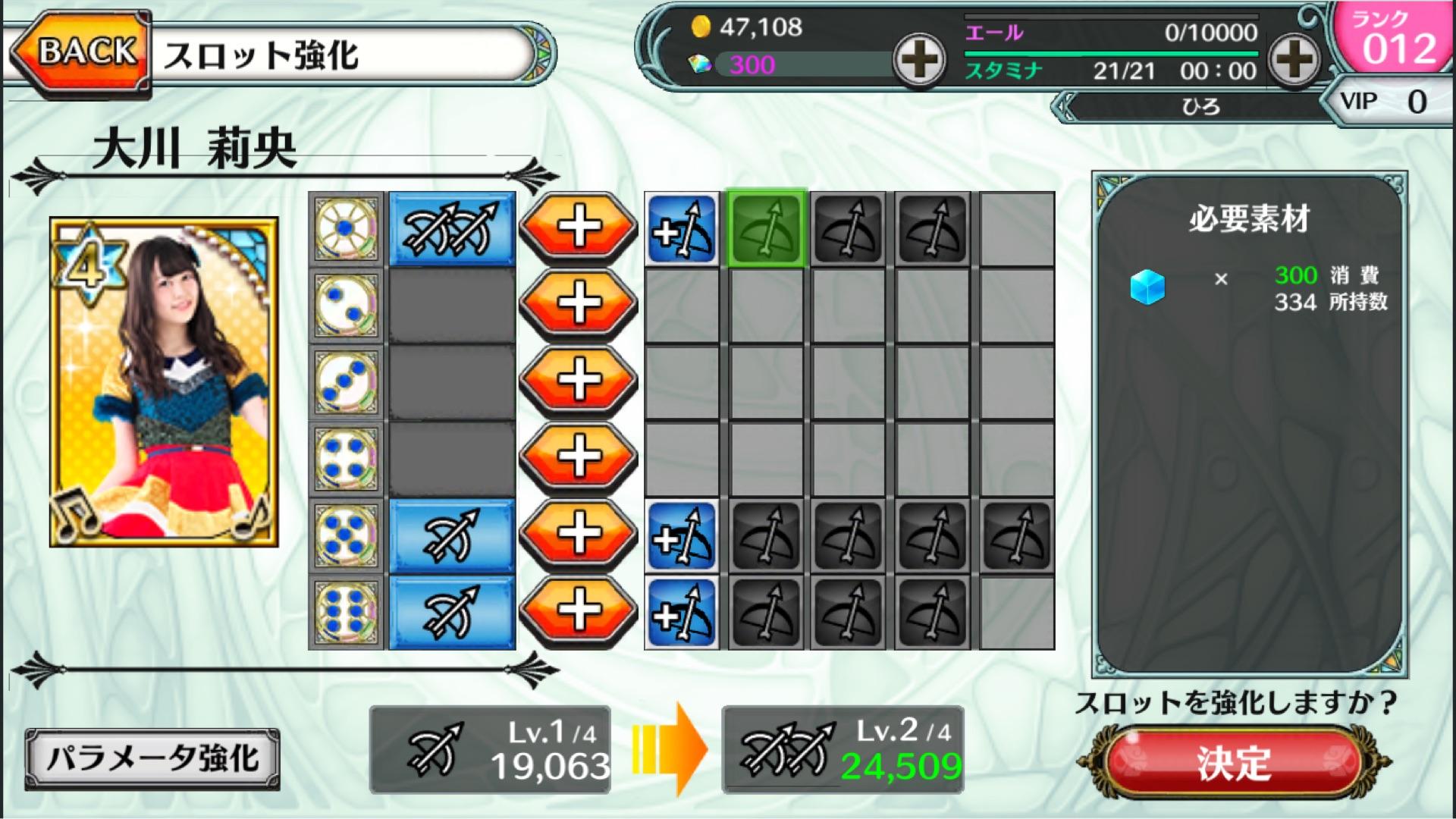Open the VIP level panel
The width and height of the screenshot is (1456, 819).
coord(1385,102)
